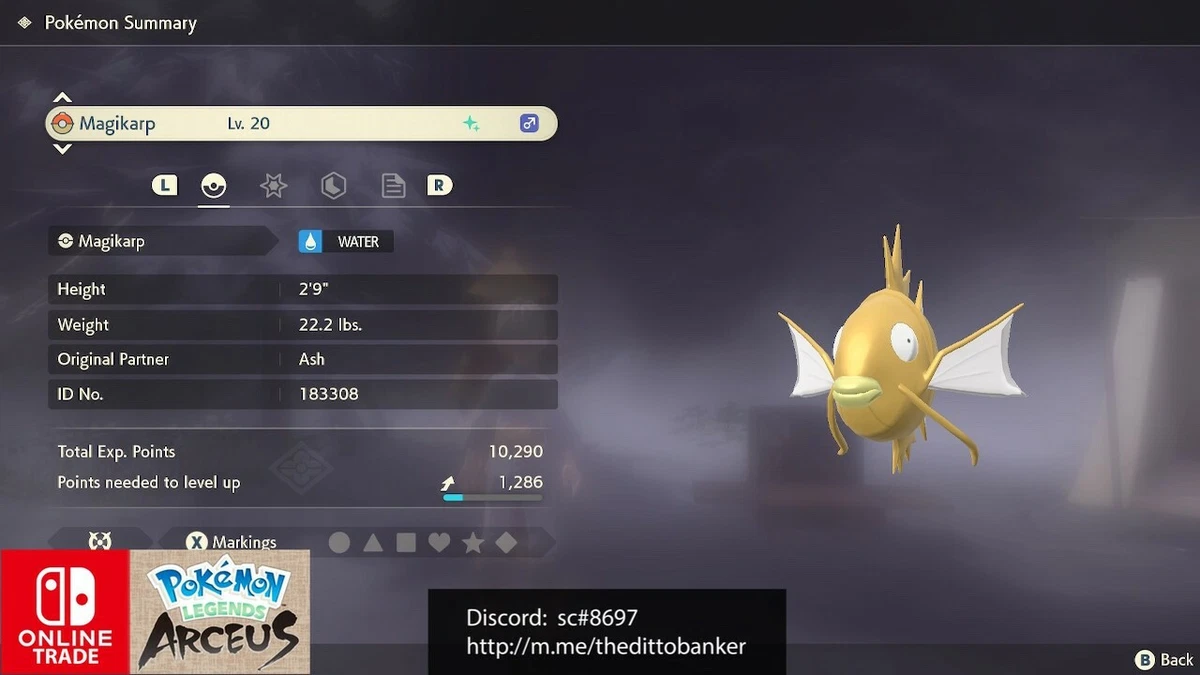Toggle the star marking

click(473, 542)
